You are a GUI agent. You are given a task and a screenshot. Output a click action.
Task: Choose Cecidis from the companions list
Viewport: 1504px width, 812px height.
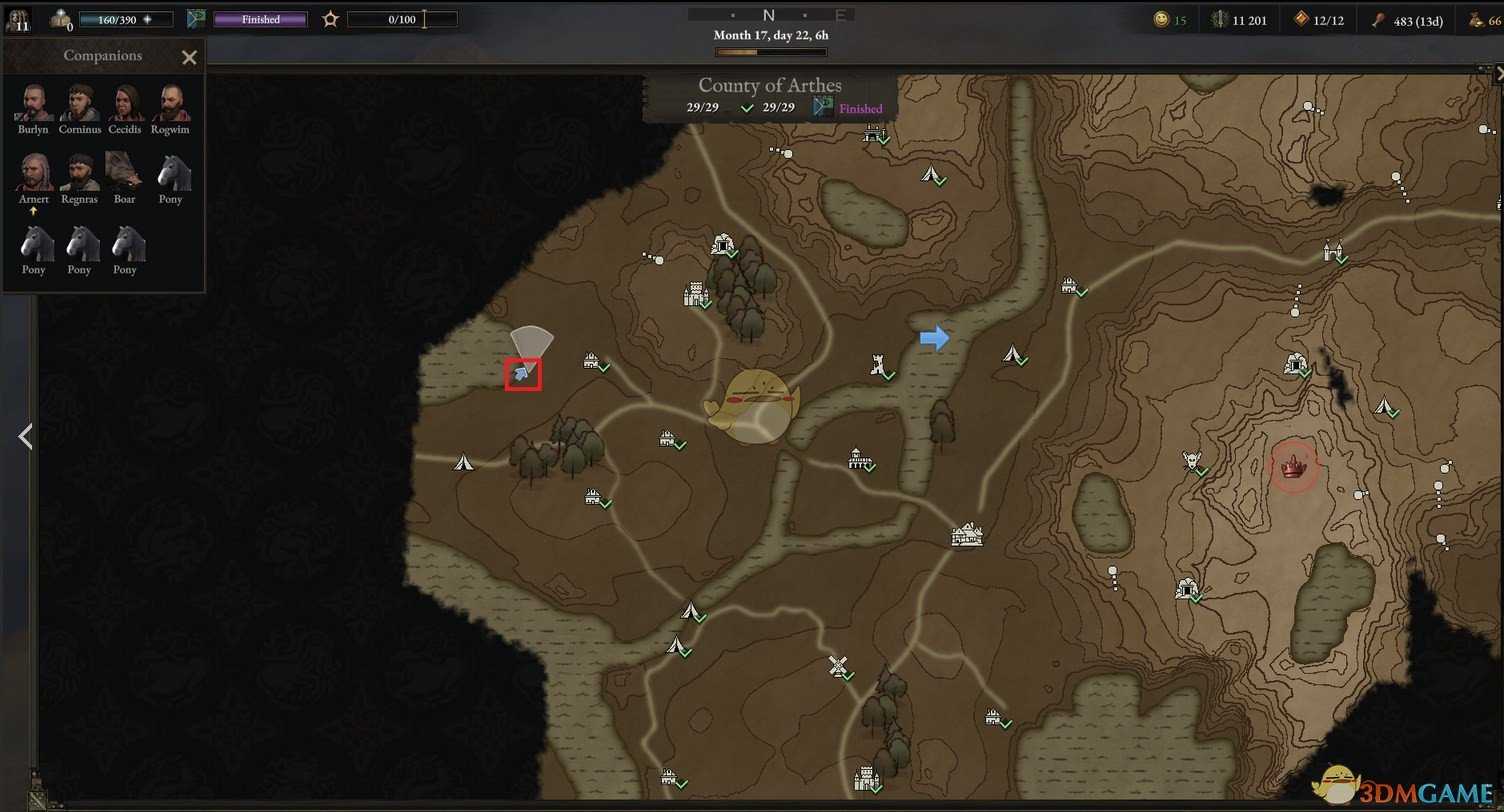[125, 102]
